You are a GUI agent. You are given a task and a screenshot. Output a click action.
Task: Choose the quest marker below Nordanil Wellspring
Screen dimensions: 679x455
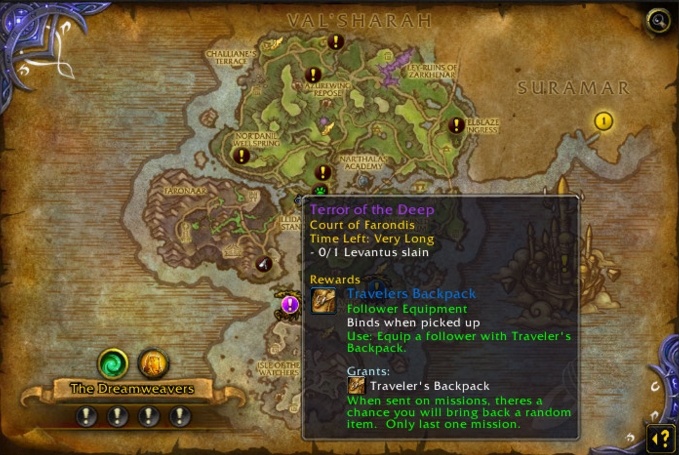click(x=242, y=157)
